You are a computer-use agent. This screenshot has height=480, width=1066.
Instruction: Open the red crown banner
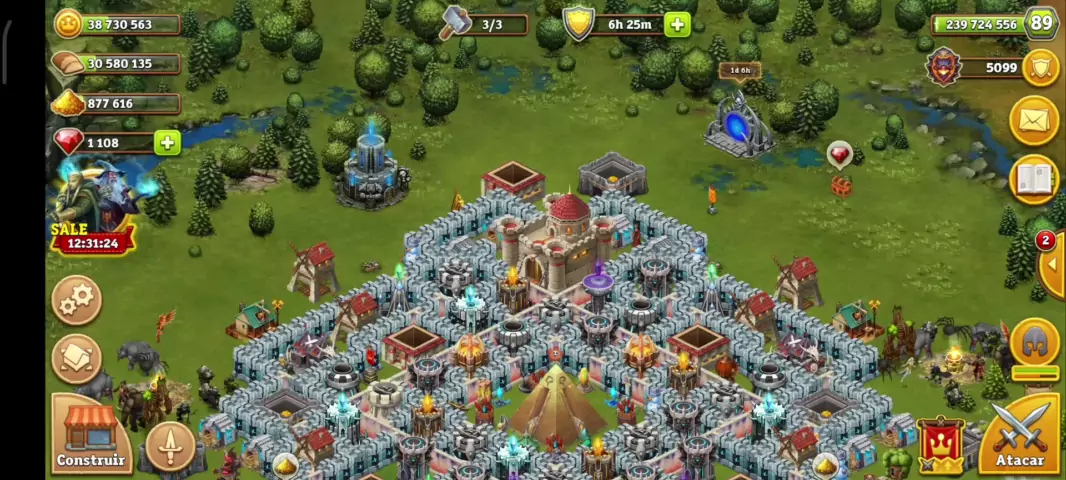tap(940, 445)
